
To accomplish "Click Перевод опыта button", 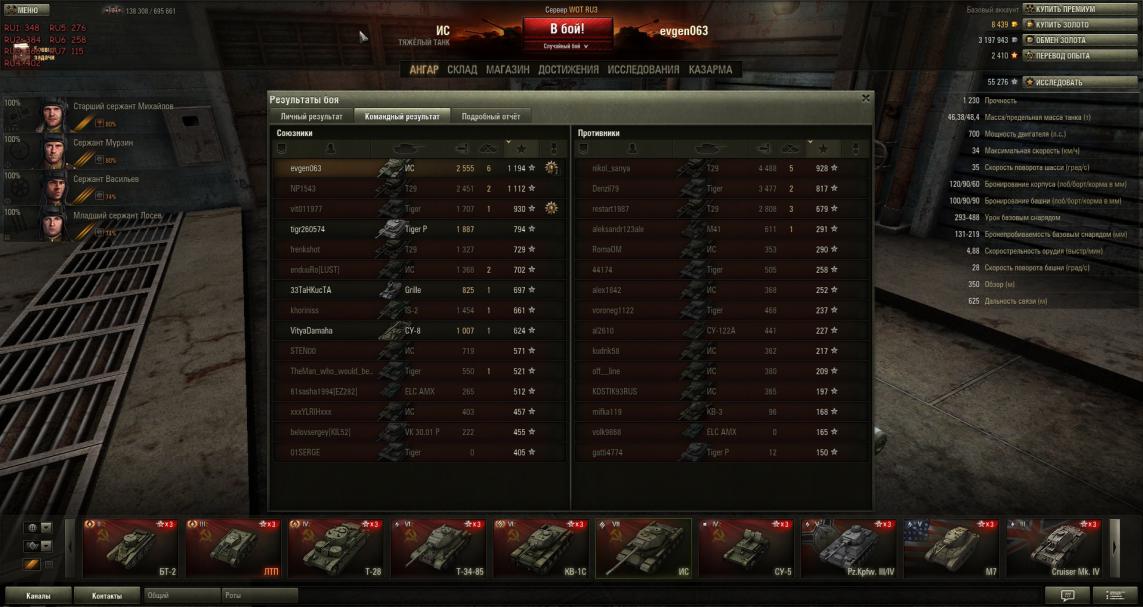I will (x=1066, y=56).
